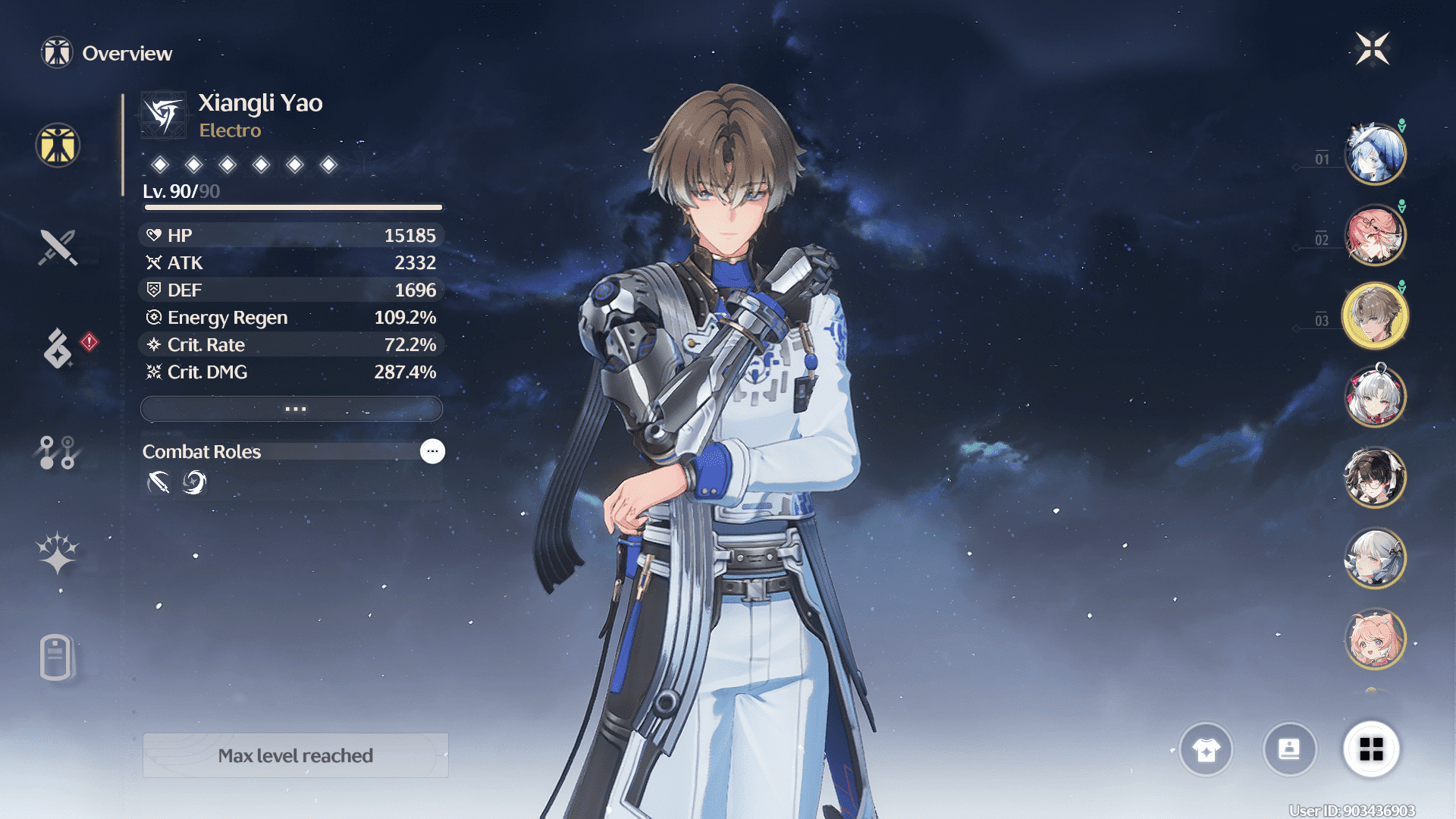Click the Xiangli Yao Electro element emblem
This screenshot has width=1456, height=819.
(x=164, y=115)
